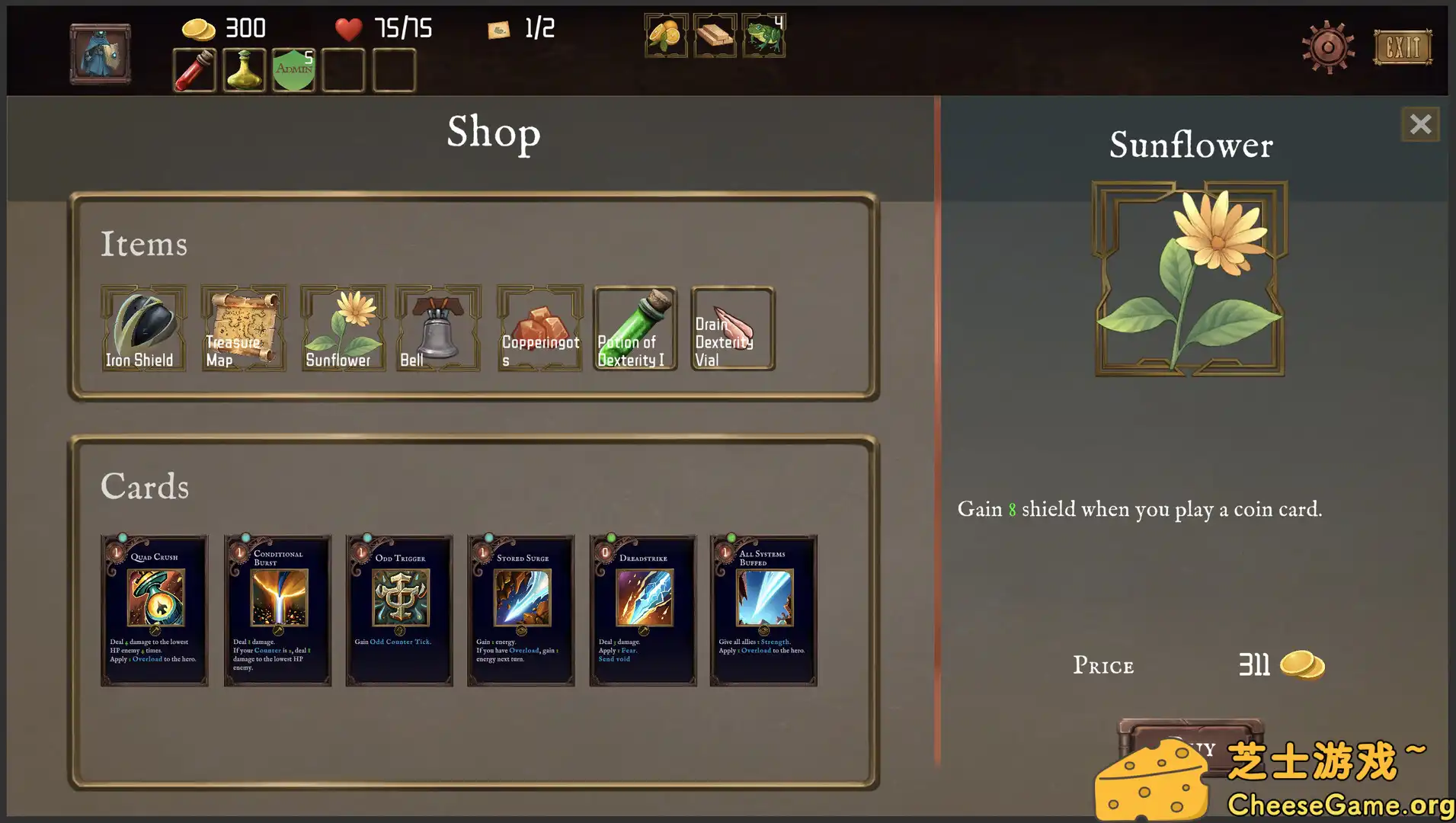Viewport: 1456px width, 823px height.
Task: Select the wooden planks resource icon
Action: (x=714, y=35)
